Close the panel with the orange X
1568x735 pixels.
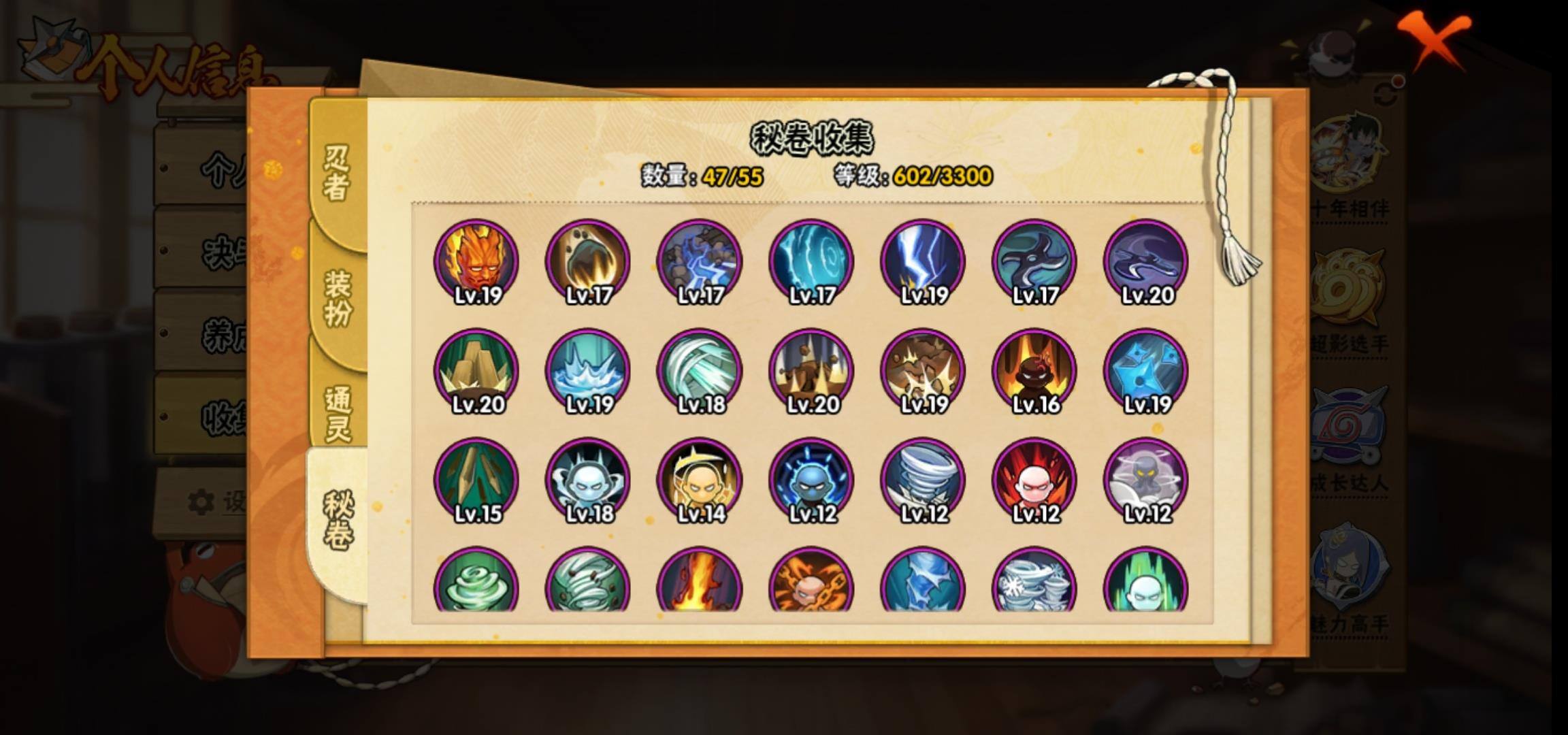click(x=1435, y=39)
